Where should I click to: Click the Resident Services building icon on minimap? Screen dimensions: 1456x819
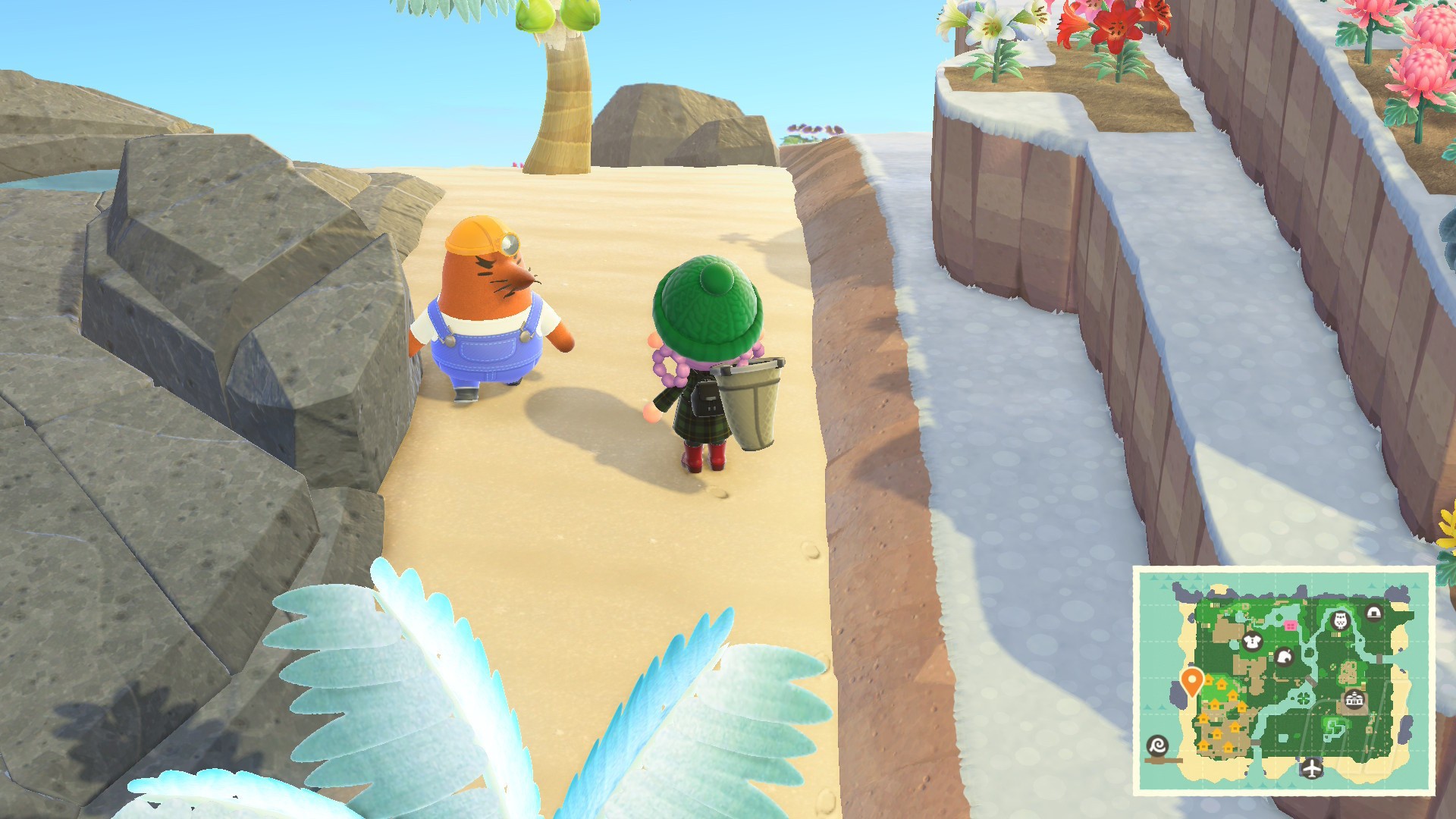coord(1354,700)
